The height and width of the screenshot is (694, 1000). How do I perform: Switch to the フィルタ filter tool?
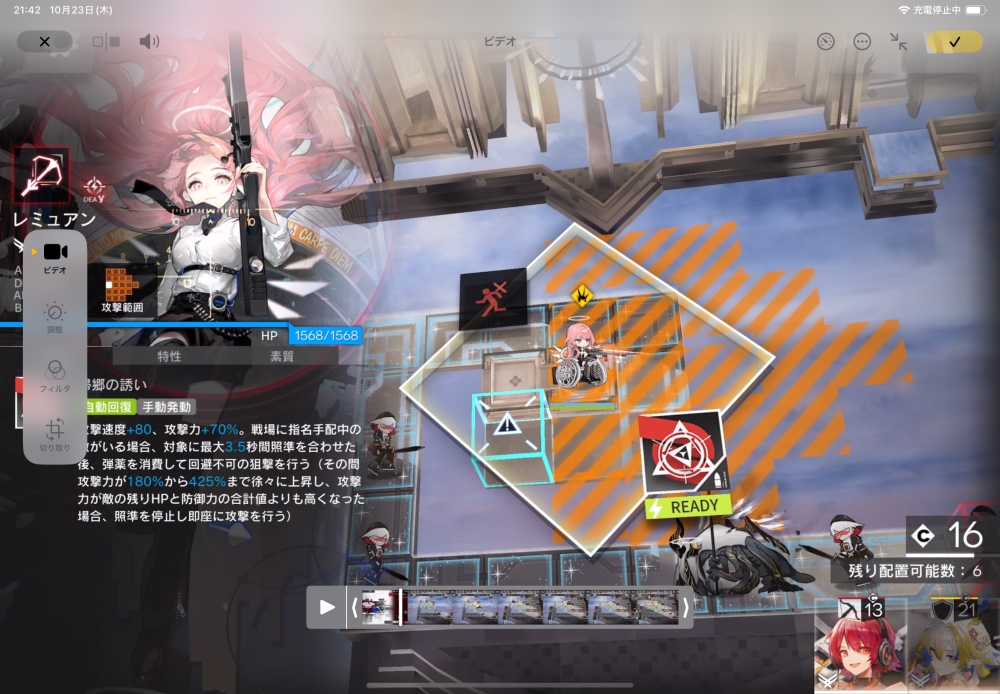pos(55,375)
